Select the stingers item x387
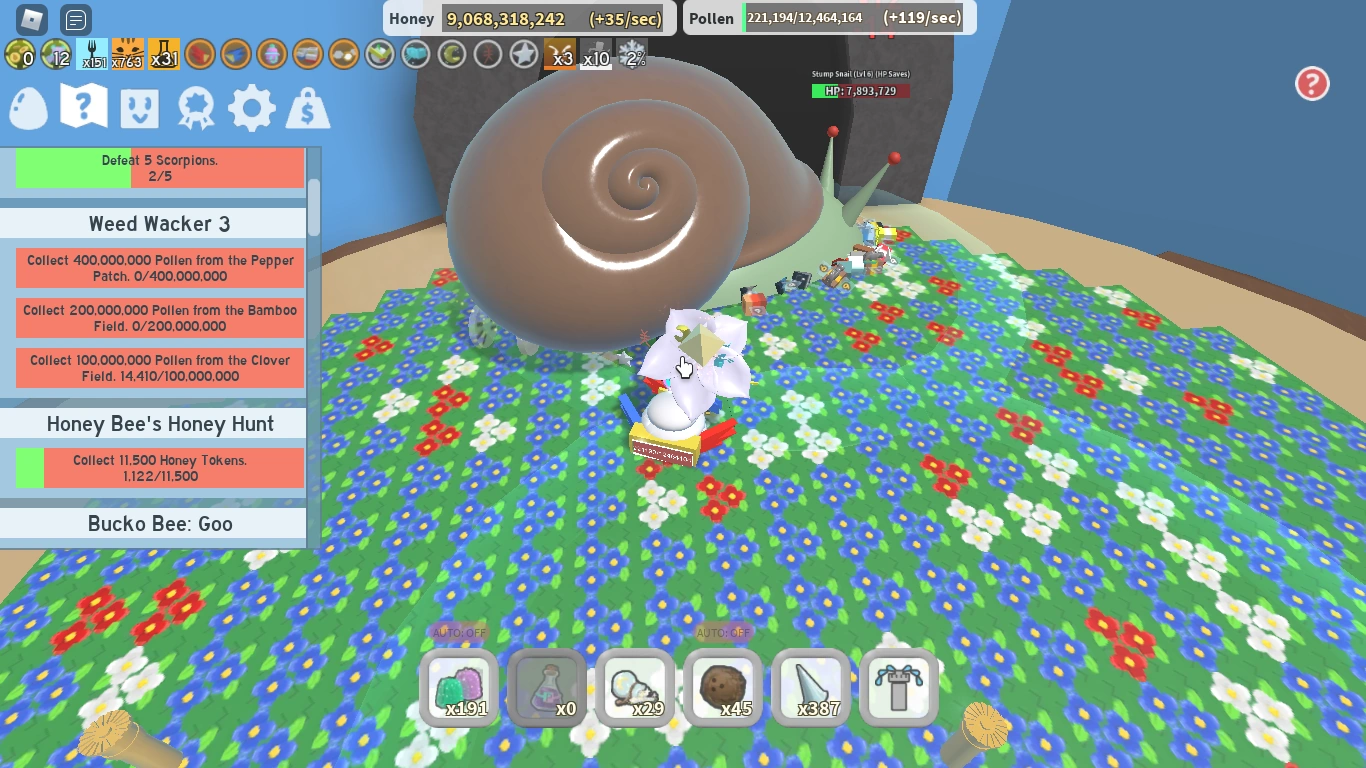Image resolution: width=1366 pixels, height=768 pixels. (811, 688)
